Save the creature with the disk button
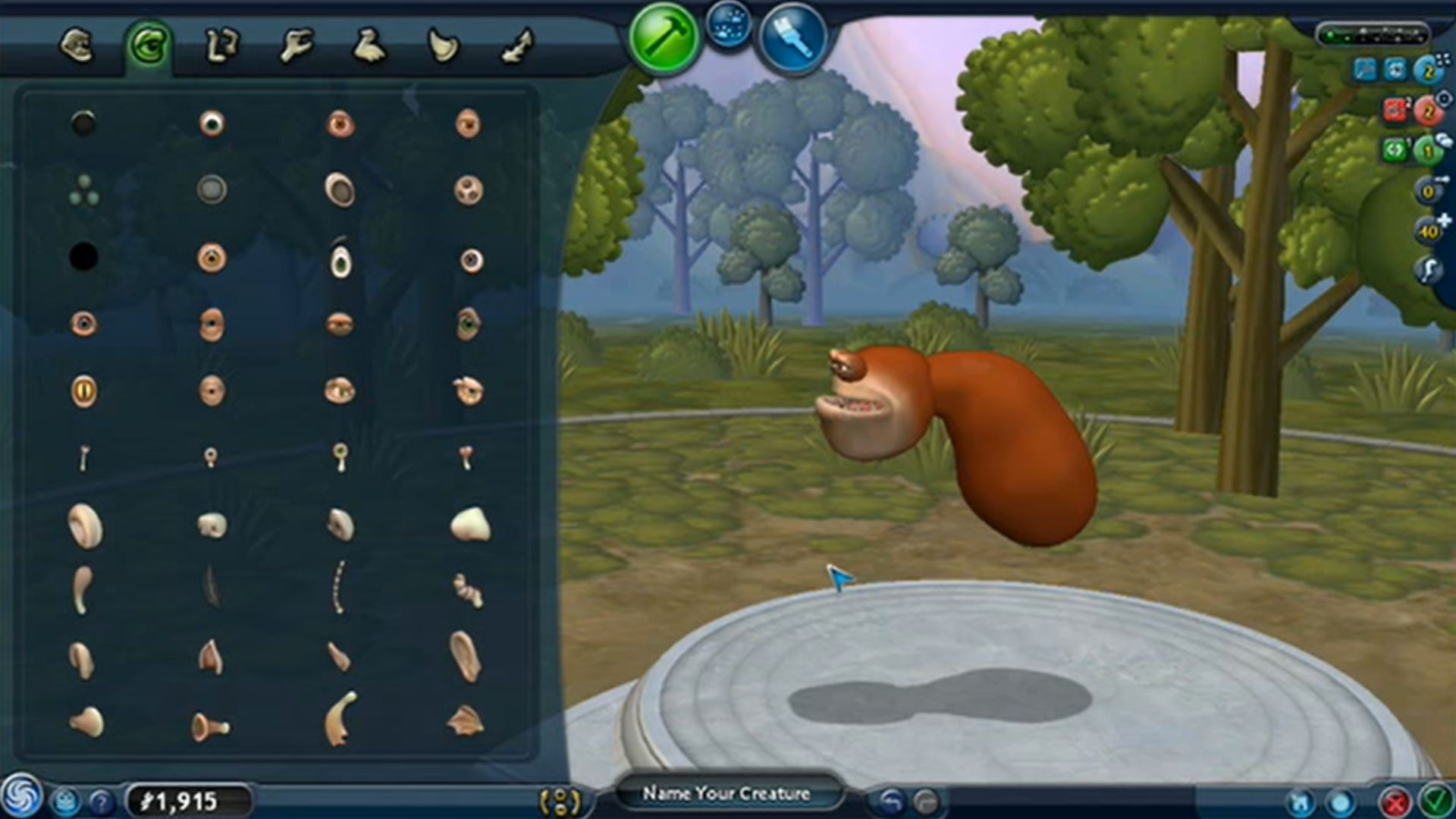 pyautogui.click(x=1300, y=802)
